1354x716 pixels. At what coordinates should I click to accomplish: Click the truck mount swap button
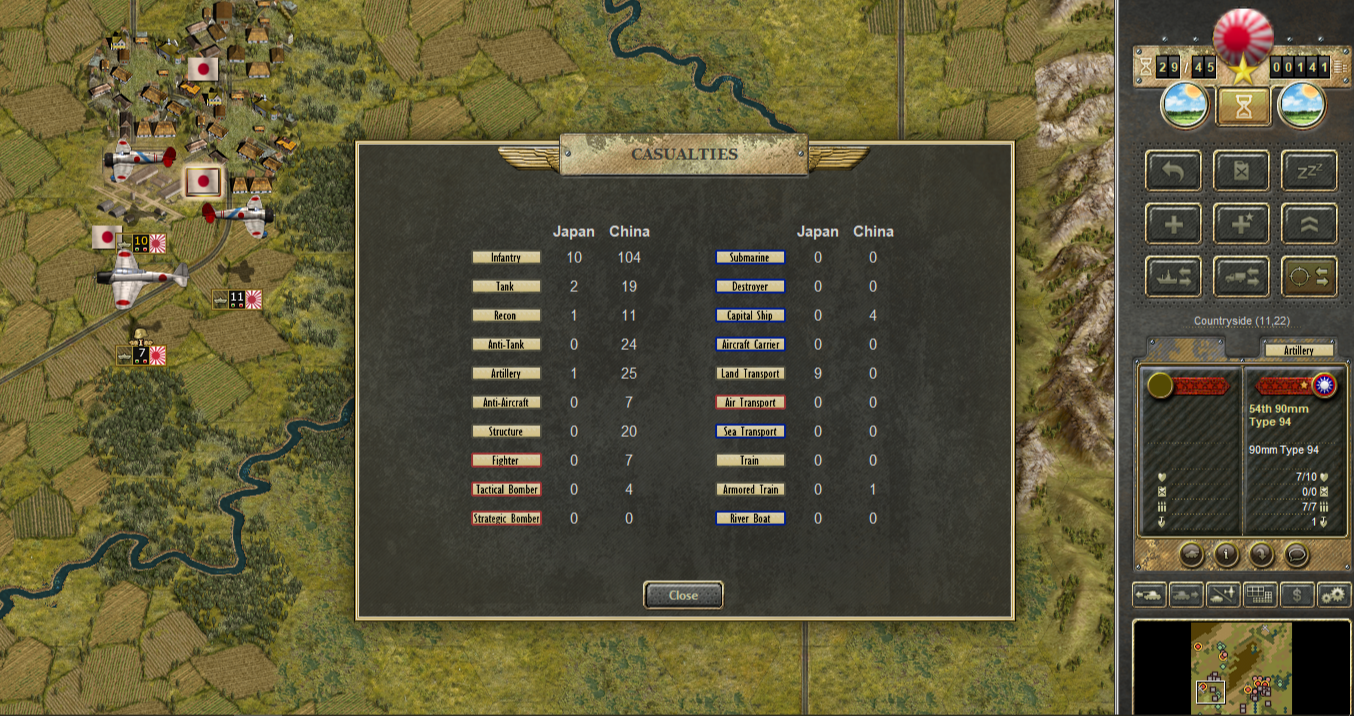tap(1242, 277)
